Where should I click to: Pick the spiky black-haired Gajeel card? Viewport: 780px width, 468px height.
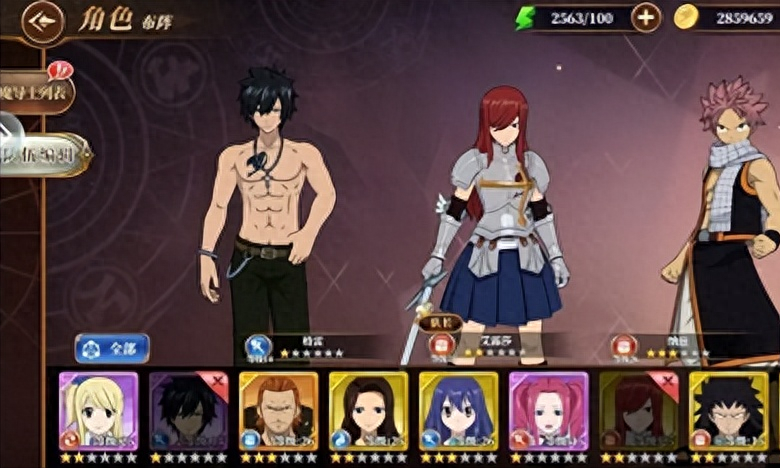point(728,410)
